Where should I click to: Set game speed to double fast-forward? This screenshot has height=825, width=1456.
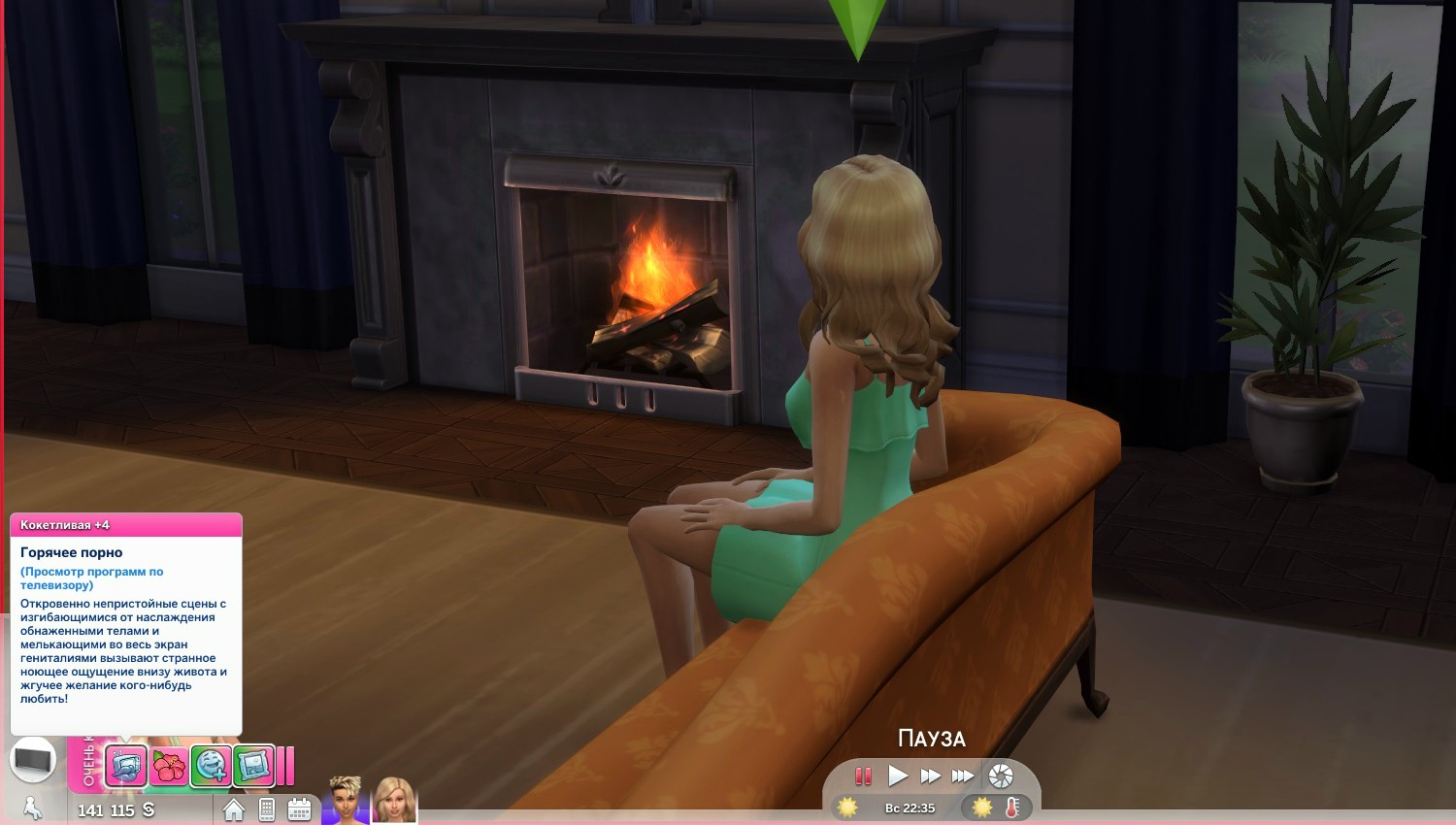[x=930, y=775]
